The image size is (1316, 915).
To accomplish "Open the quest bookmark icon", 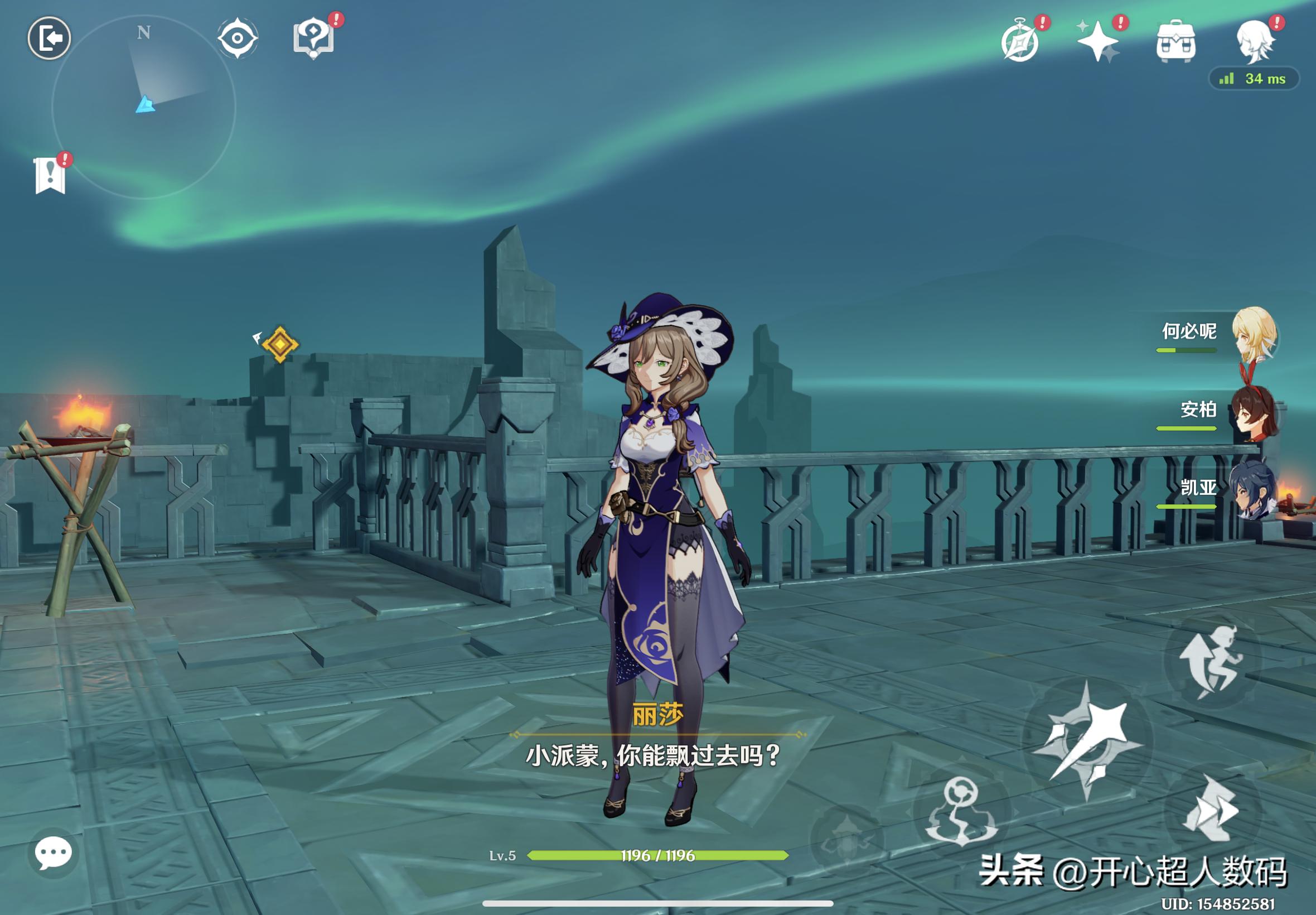I will (x=50, y=175).
